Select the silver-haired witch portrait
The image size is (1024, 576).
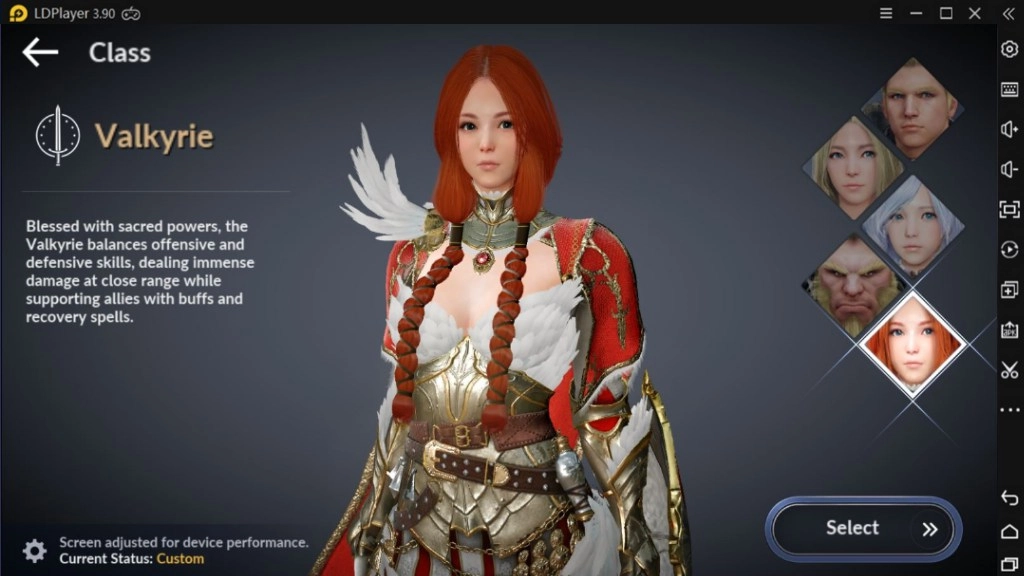tap(912, 225)
